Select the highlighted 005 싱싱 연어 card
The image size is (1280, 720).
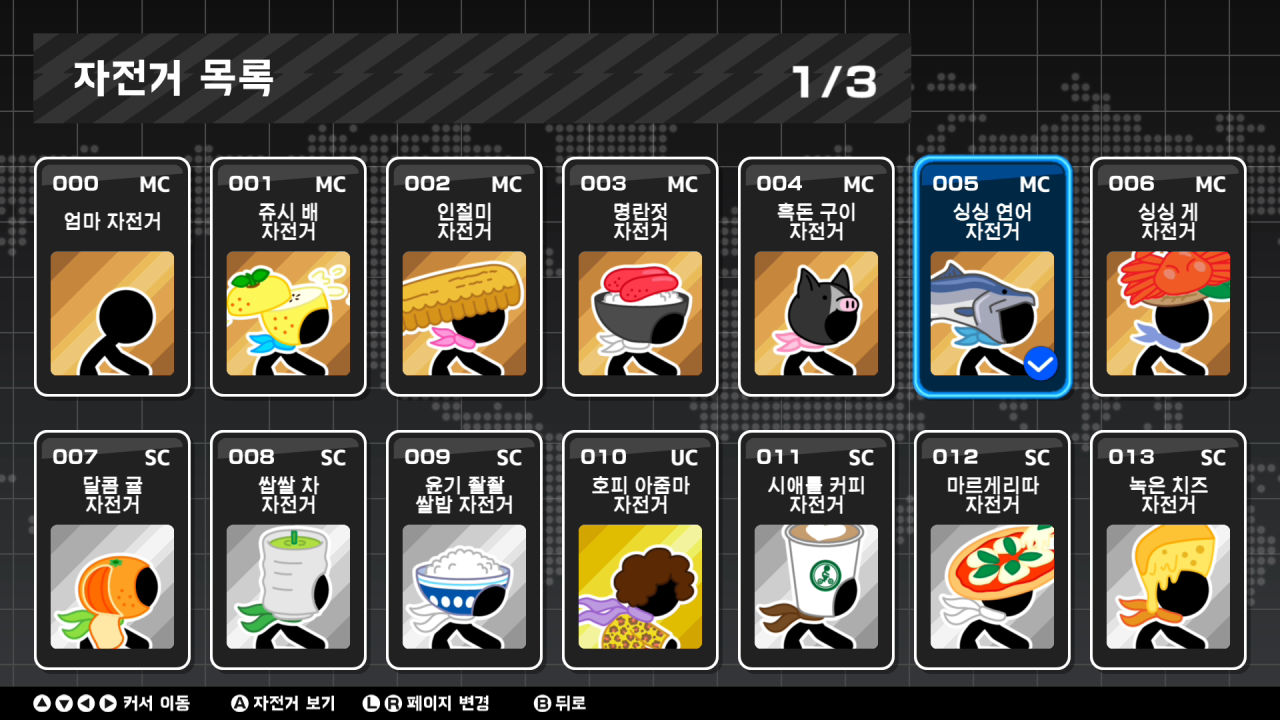992,275
